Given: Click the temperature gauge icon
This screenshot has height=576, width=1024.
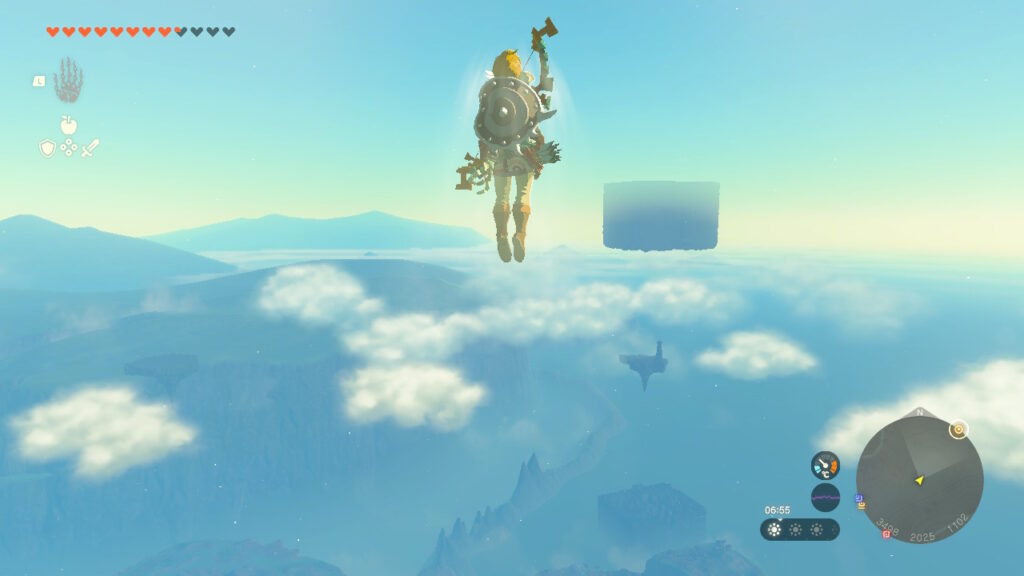Looking at the screenshot, I should [x=825, y=465].
